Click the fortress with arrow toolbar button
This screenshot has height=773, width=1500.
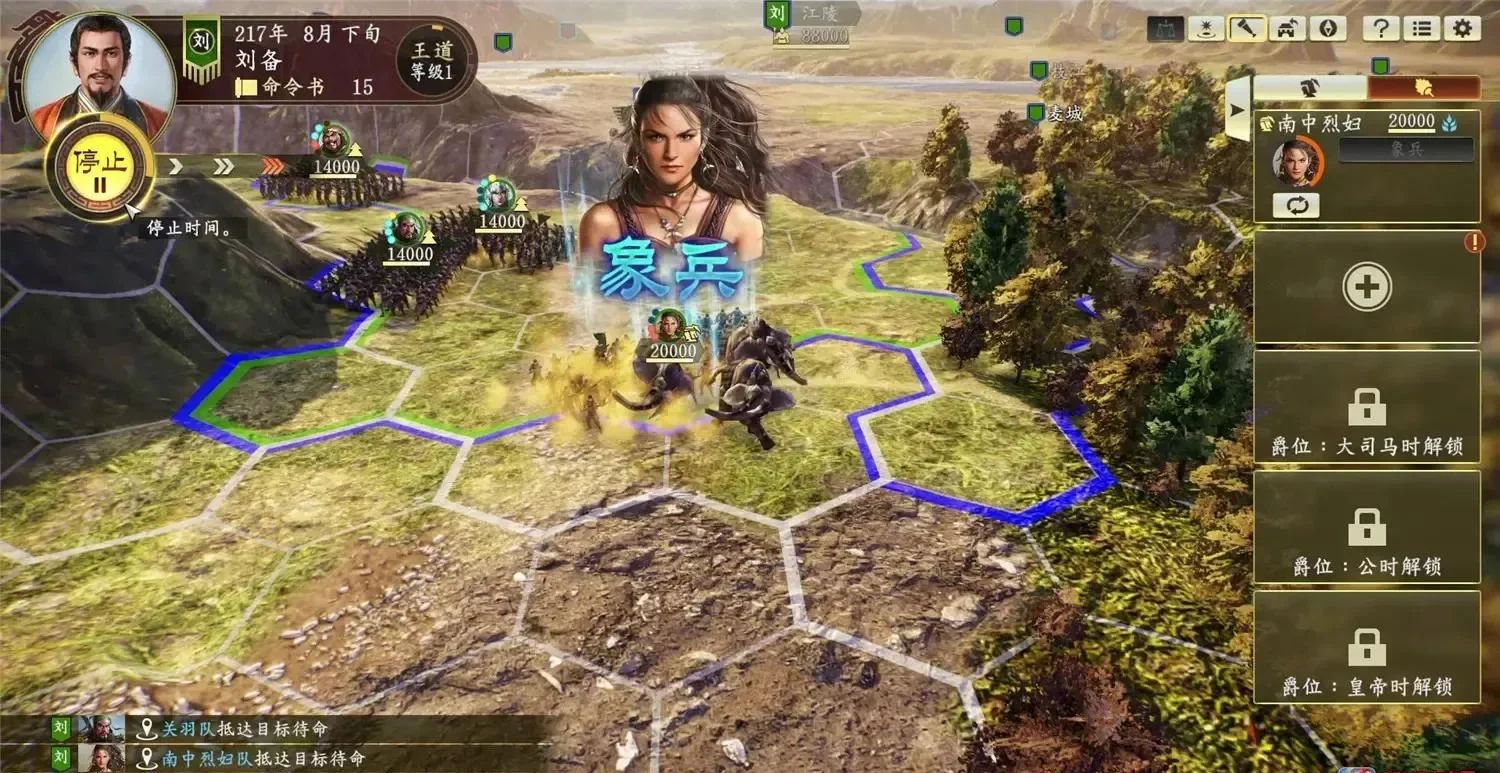1287,28
